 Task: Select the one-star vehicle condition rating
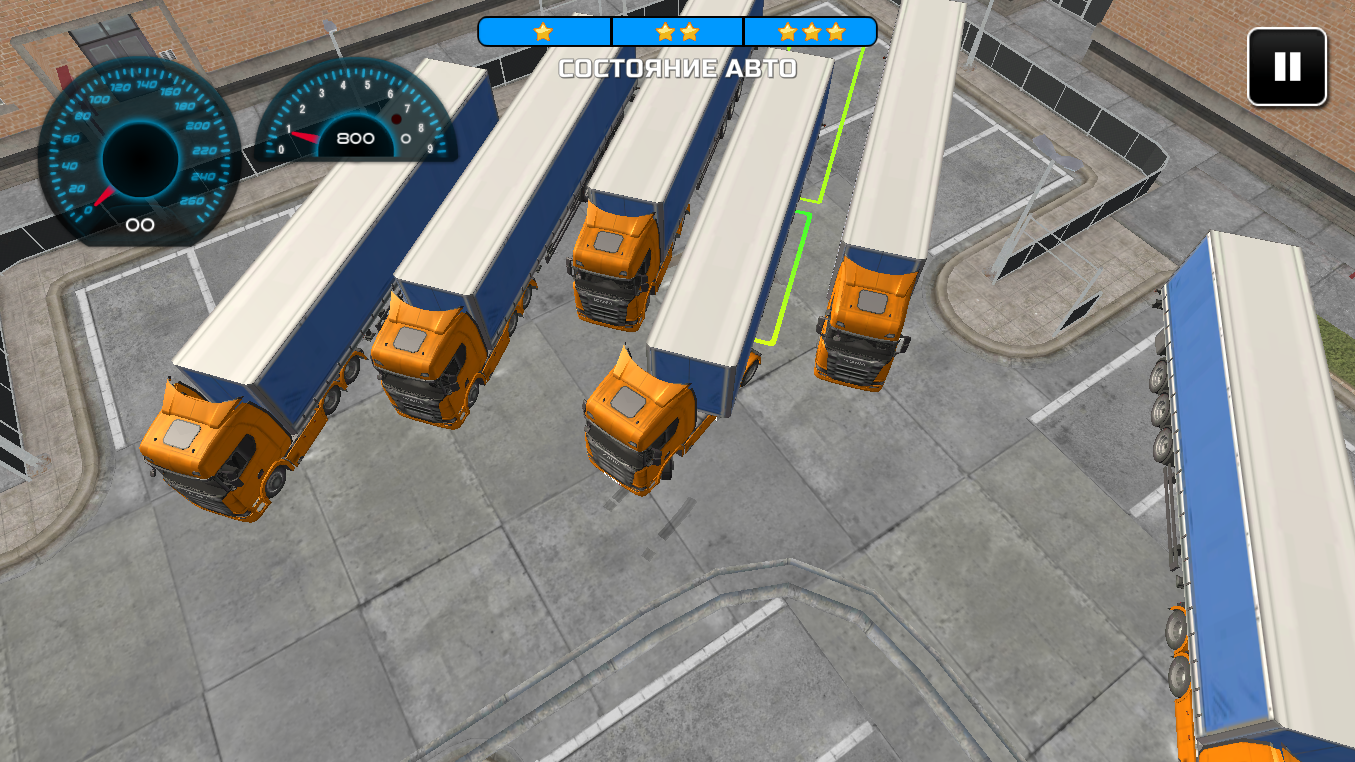[x=541, y=31]
